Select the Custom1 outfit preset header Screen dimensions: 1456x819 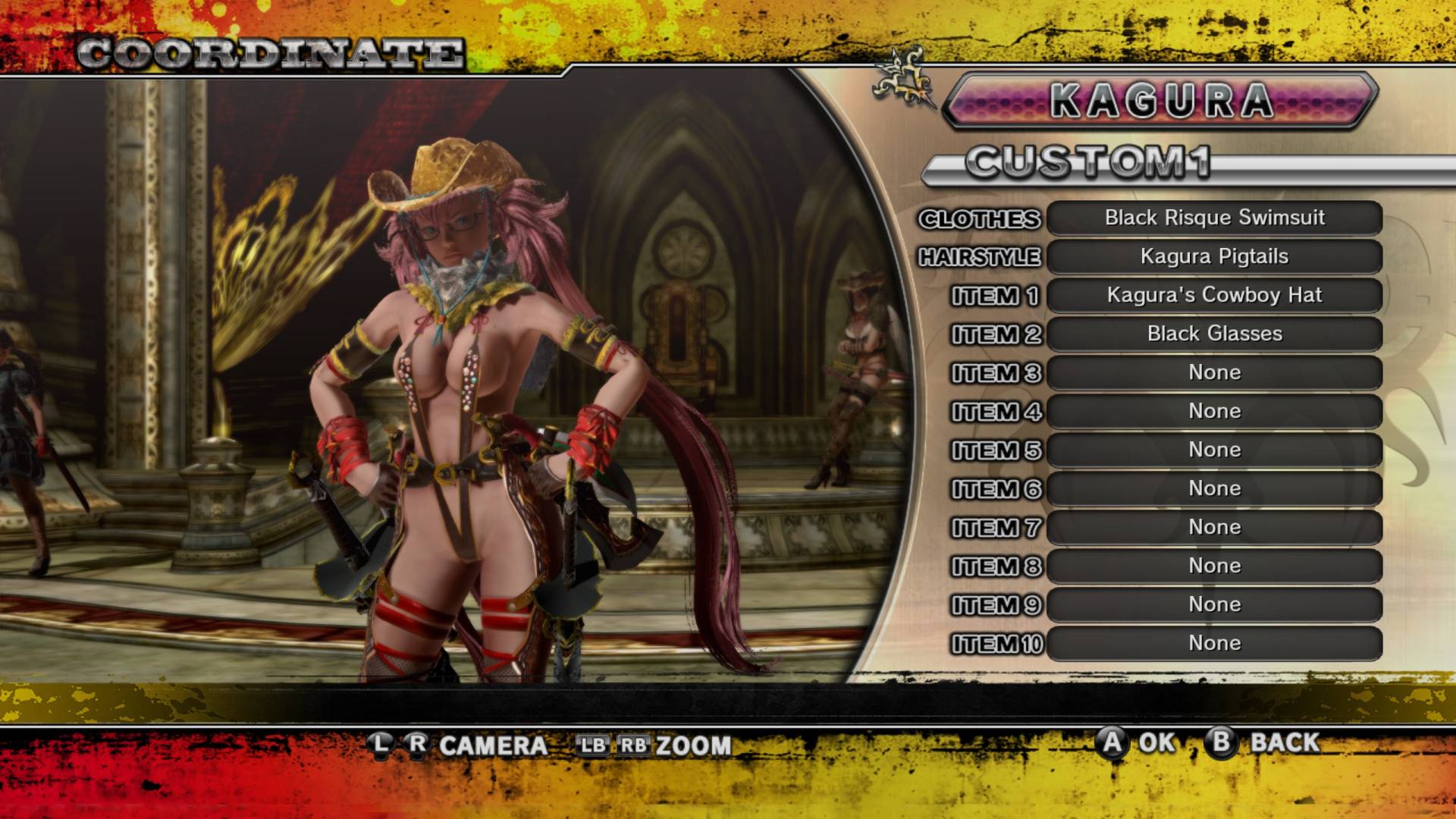1089,164
